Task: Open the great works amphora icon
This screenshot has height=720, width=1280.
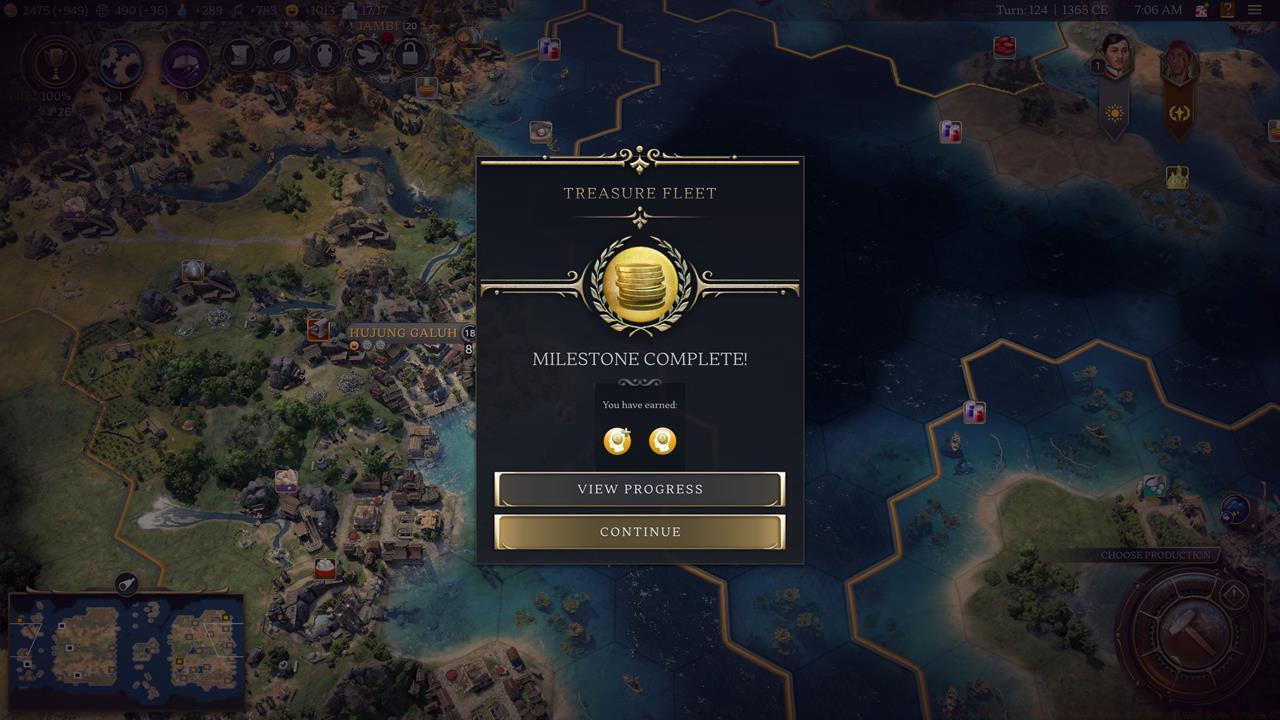Action: click(323, 57)
